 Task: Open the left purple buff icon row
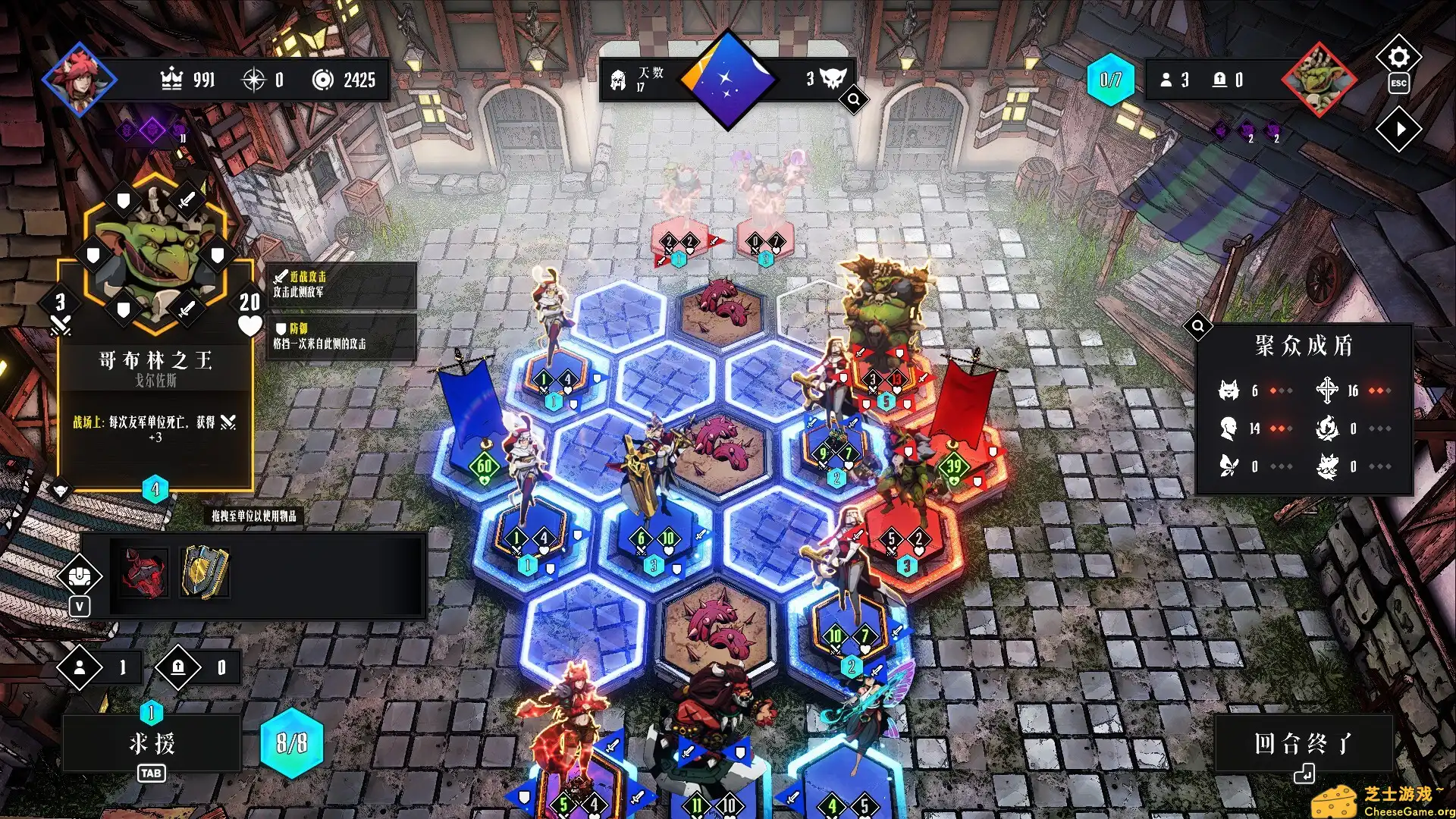tap(151, 130)
